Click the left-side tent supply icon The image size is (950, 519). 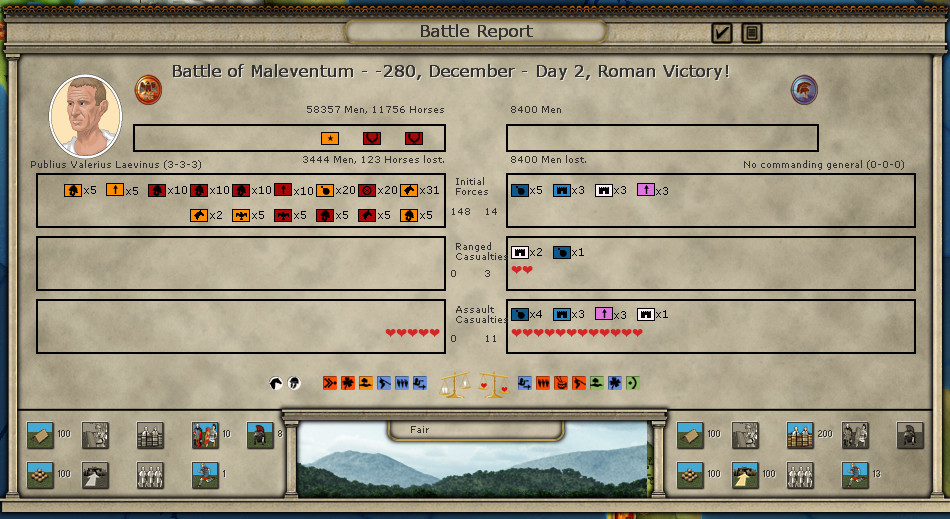click(40, 435)
